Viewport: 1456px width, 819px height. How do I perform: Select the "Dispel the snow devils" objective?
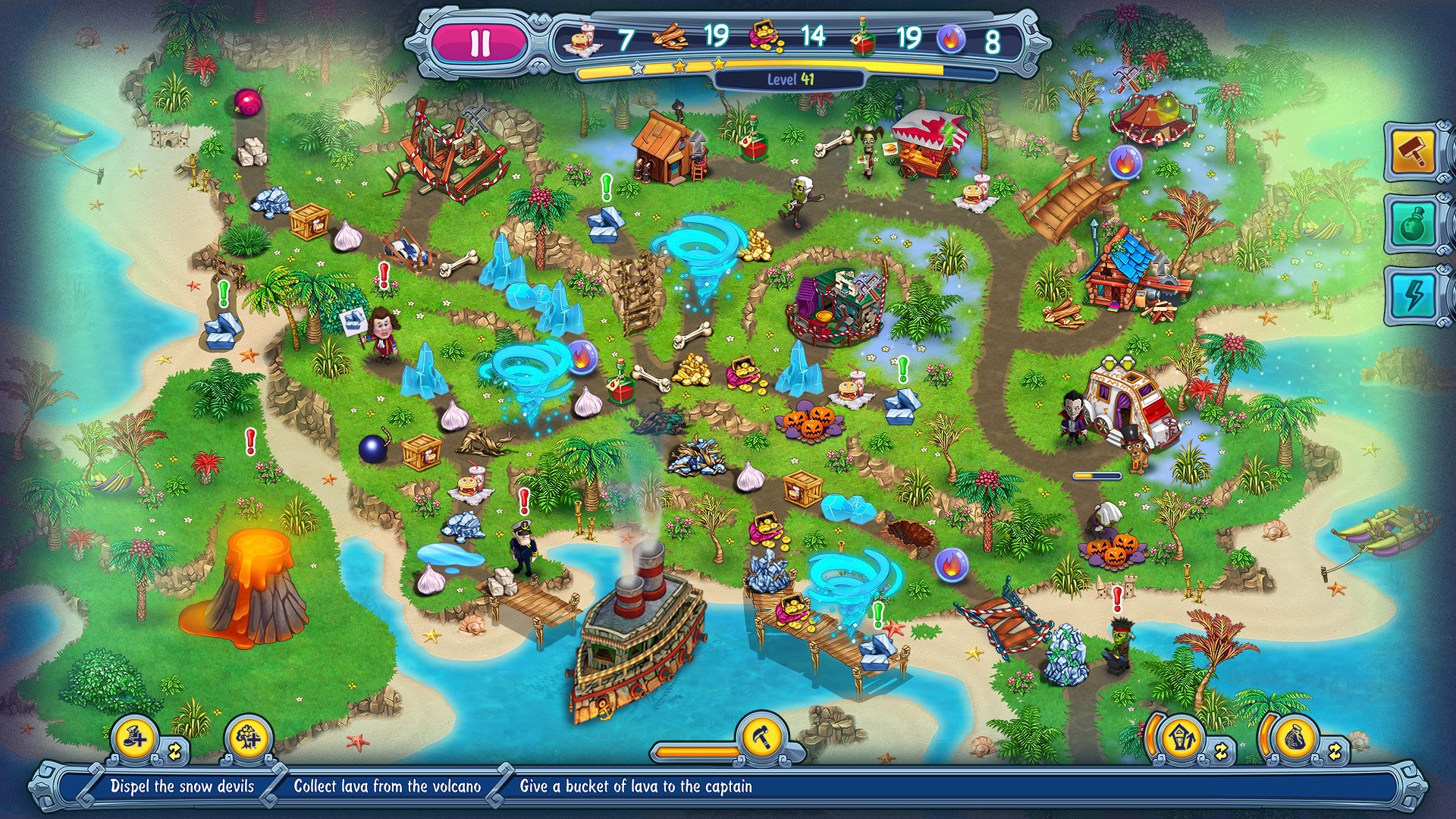click(x=182, y=786)
